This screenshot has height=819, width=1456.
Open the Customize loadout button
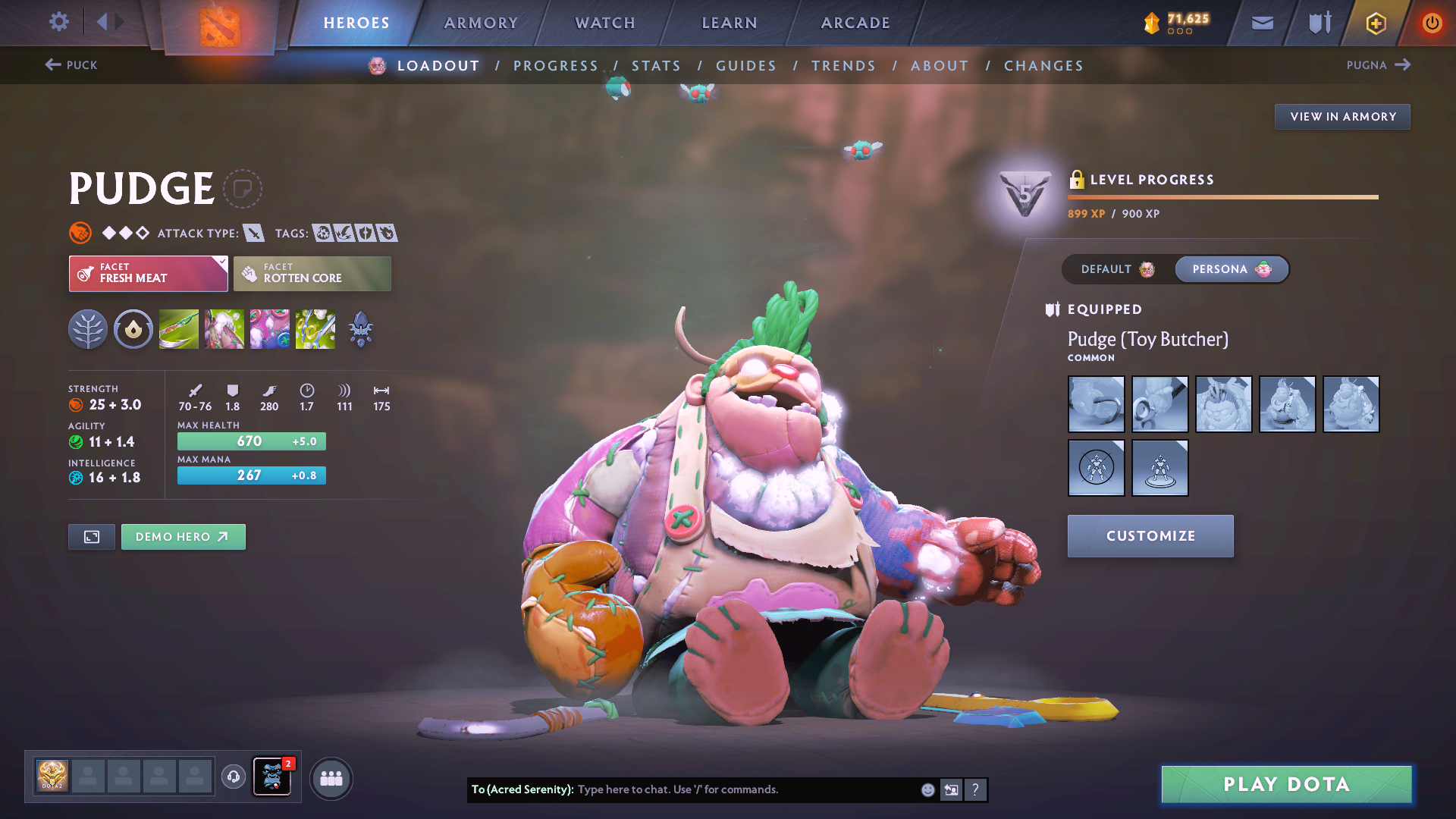tap(1150, 536)
